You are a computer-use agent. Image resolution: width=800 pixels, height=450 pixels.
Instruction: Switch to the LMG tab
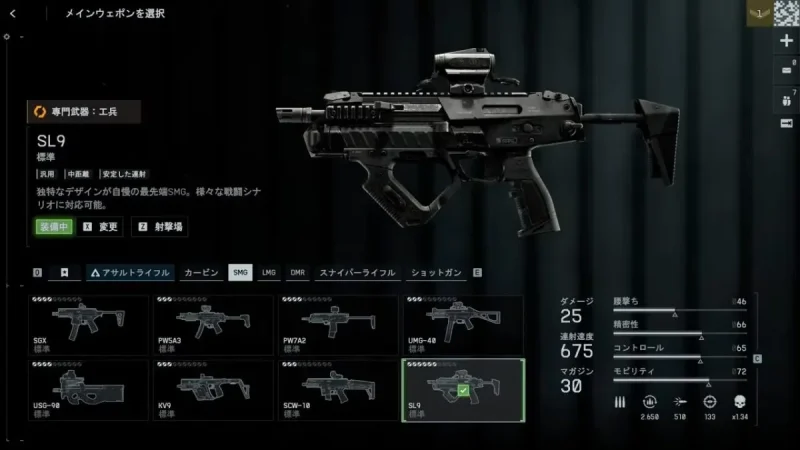tap(269, 272)
